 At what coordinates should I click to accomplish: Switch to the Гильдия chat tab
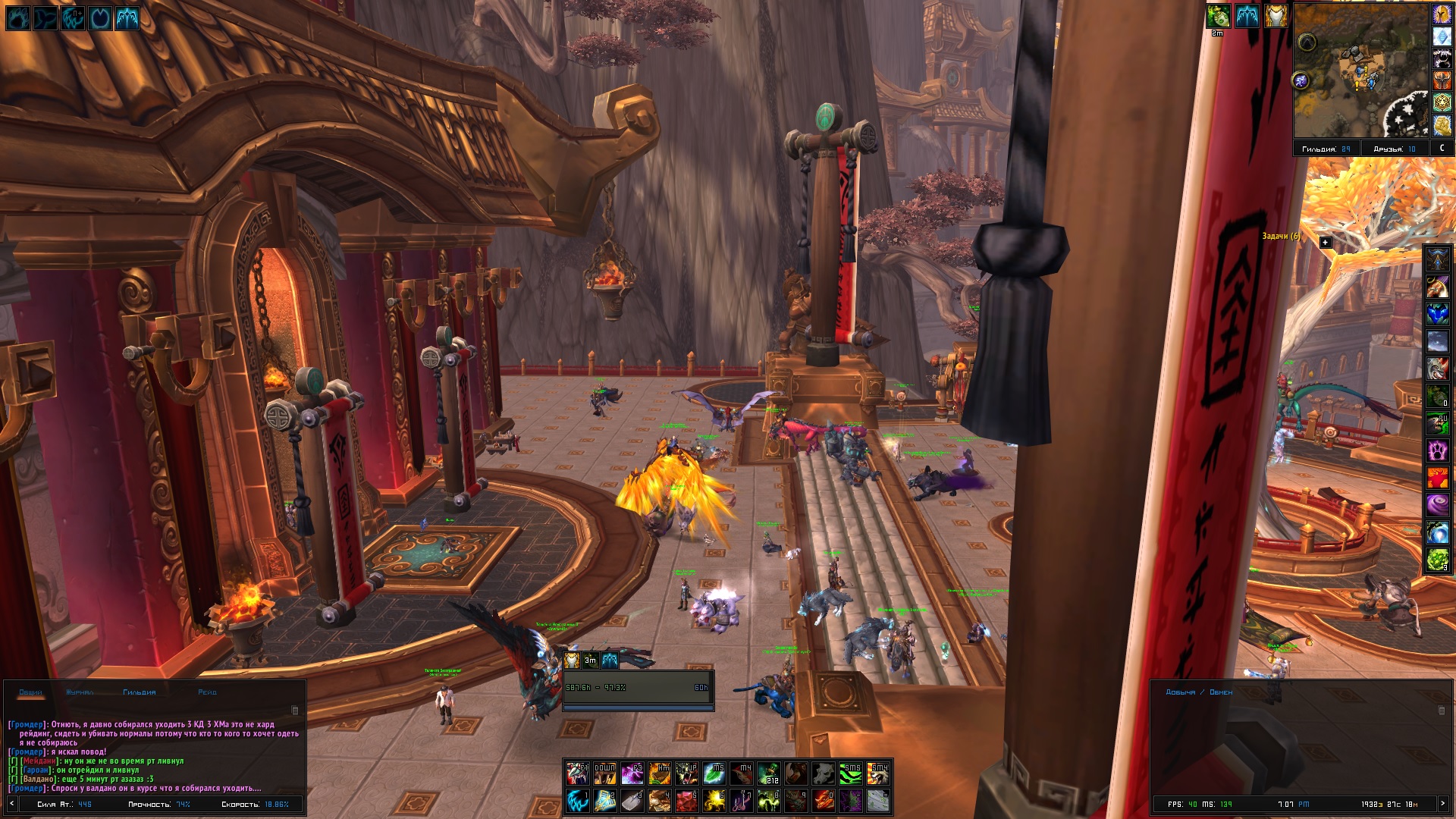coord(139,692)
